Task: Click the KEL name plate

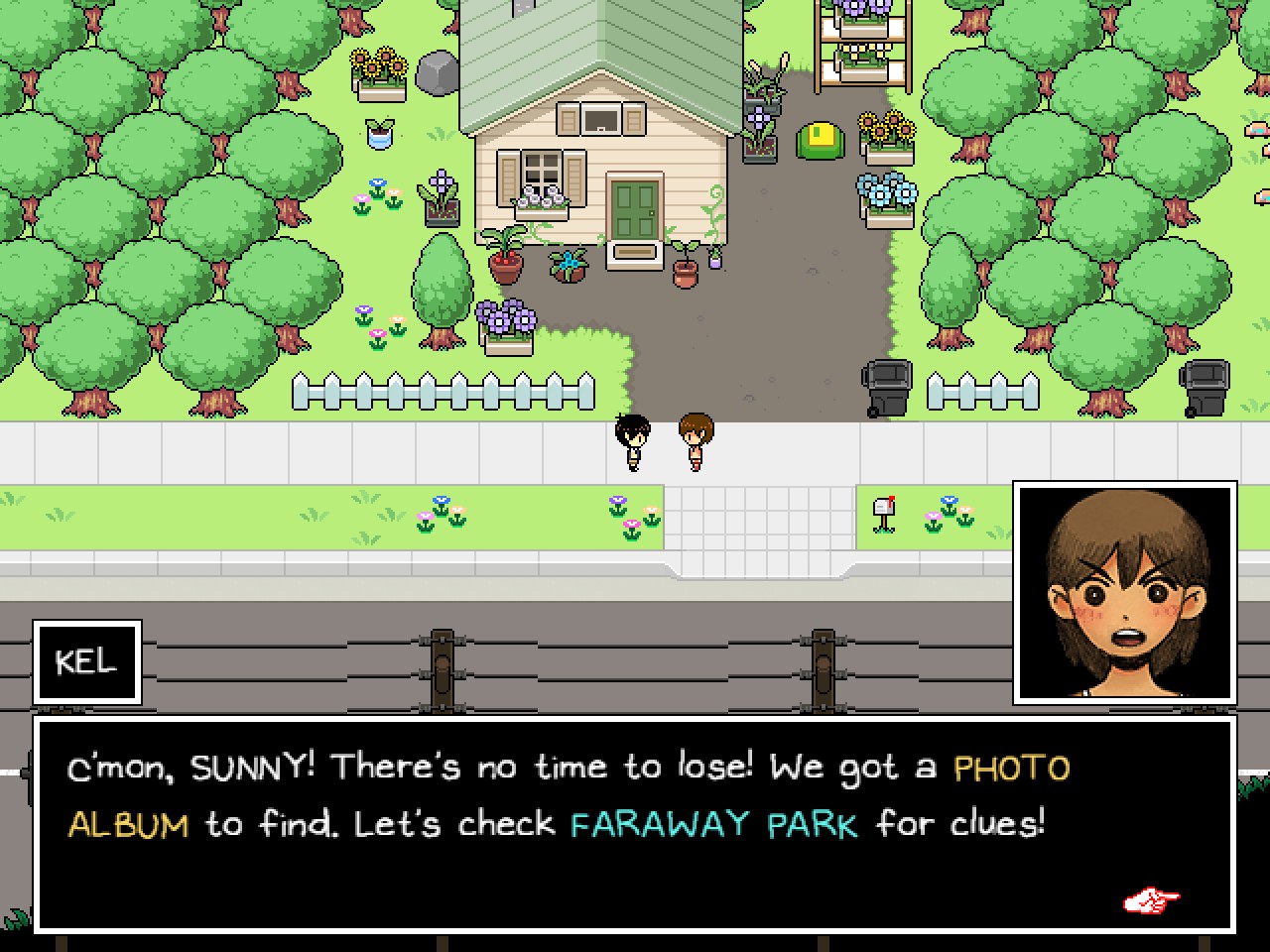Action: point(87,661)
